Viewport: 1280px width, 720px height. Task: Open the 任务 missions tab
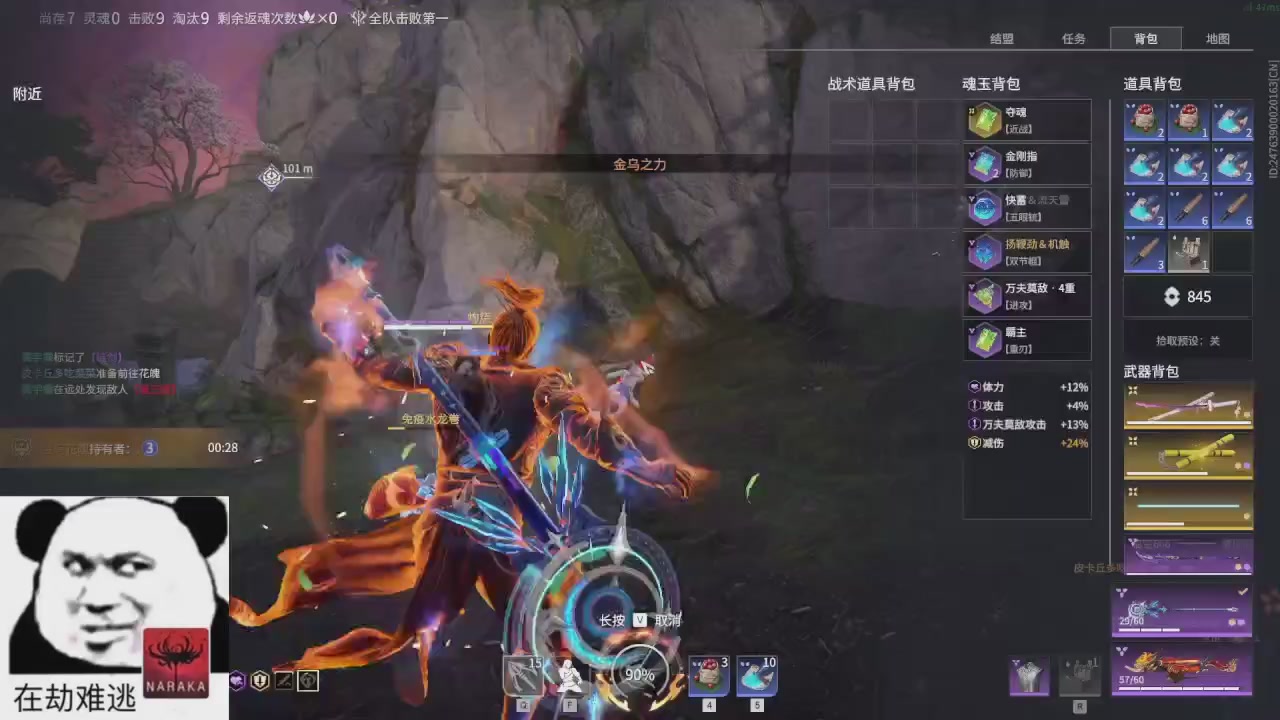[x=1073, y=39]
